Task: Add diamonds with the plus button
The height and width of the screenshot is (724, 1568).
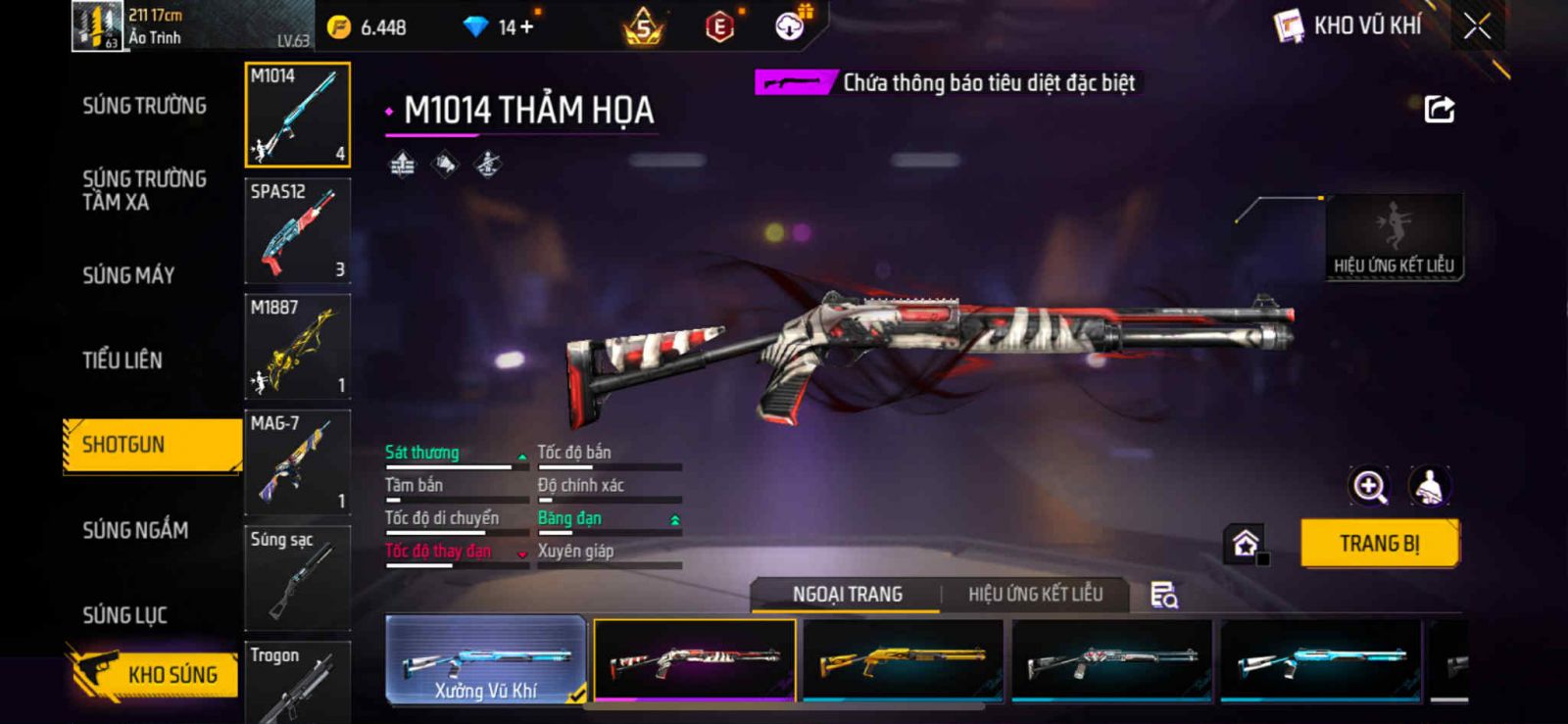Action: pyautogui.click(x=527, y=27)
